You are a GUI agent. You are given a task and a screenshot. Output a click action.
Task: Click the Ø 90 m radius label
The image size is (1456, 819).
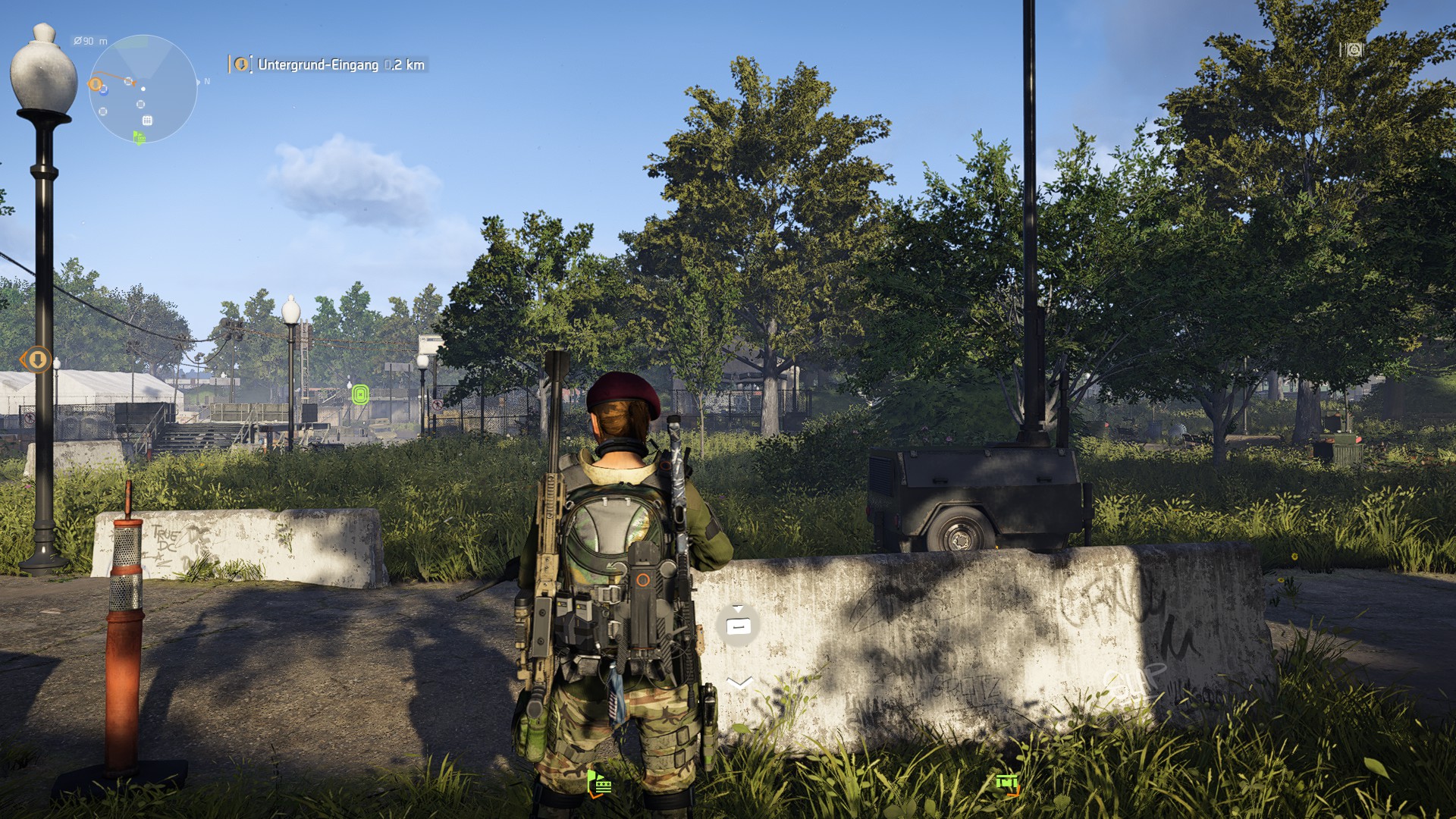click(89, 41)
